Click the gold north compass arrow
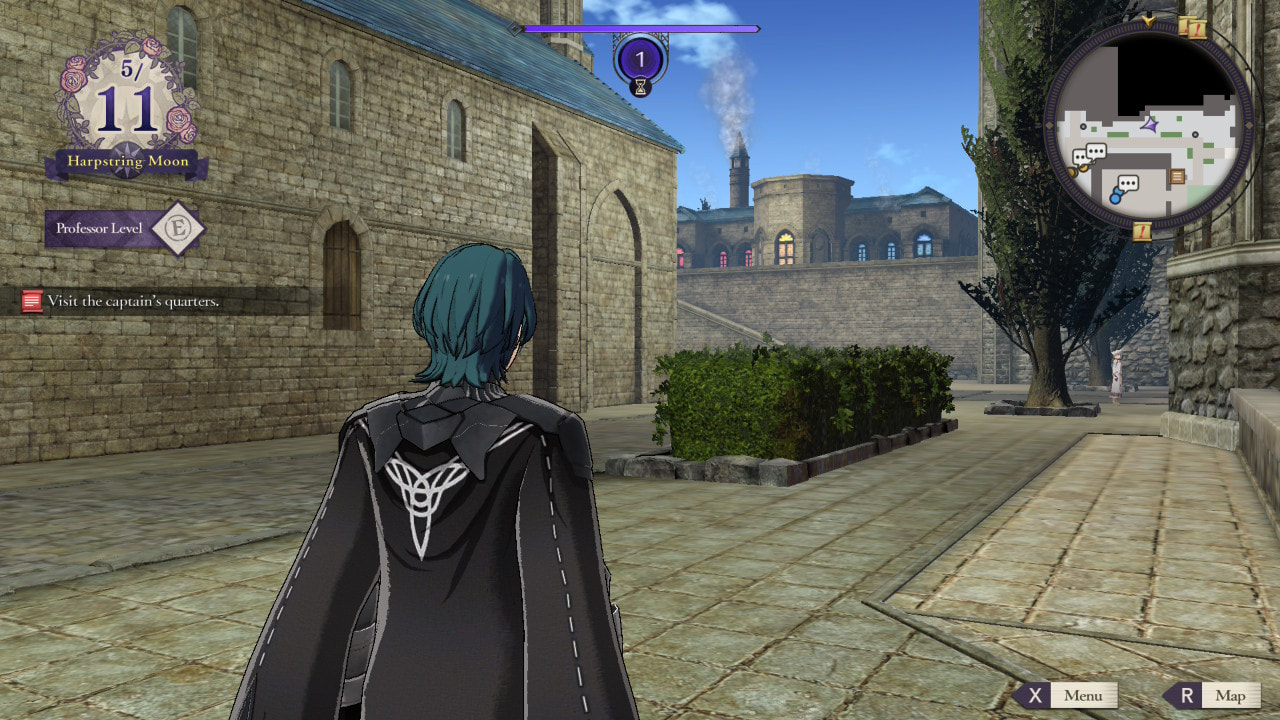Image resolution: width=1280 pixels, height=720 pixels. pyautogui.click(x=1148, y=19)
